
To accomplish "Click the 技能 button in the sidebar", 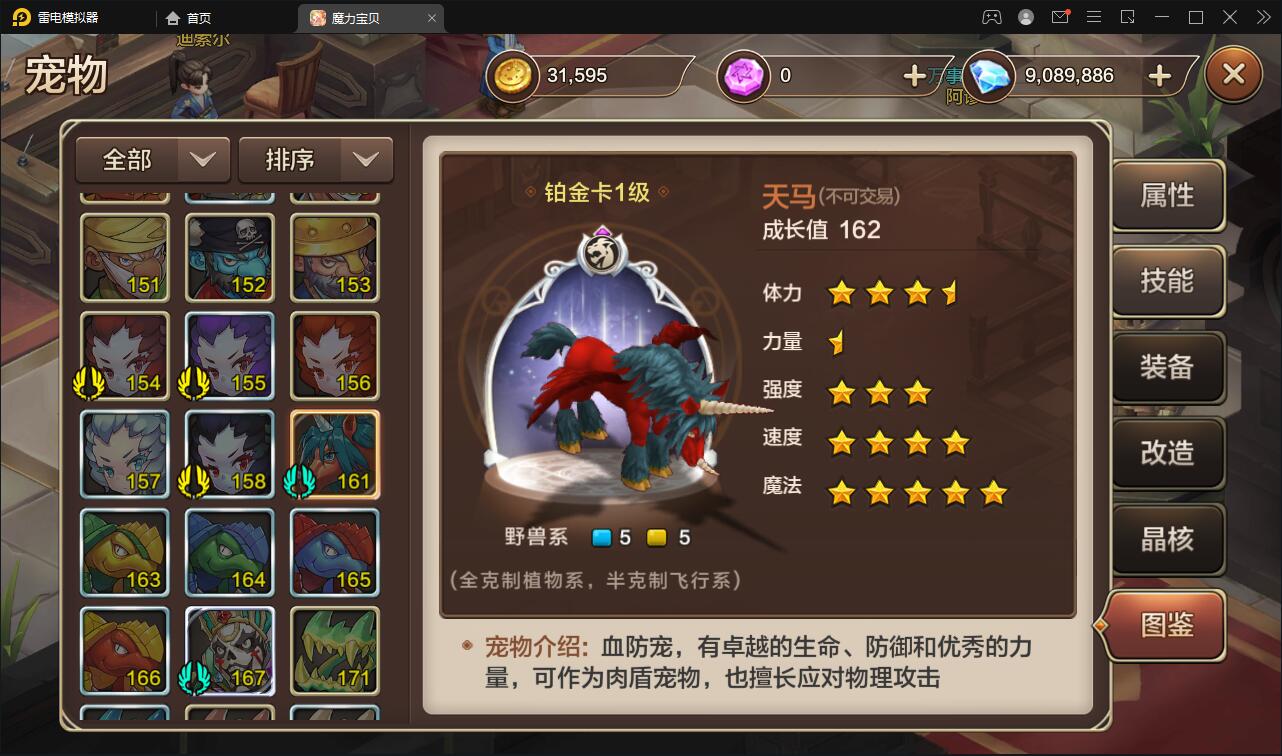I will (x=1166, y=281).
